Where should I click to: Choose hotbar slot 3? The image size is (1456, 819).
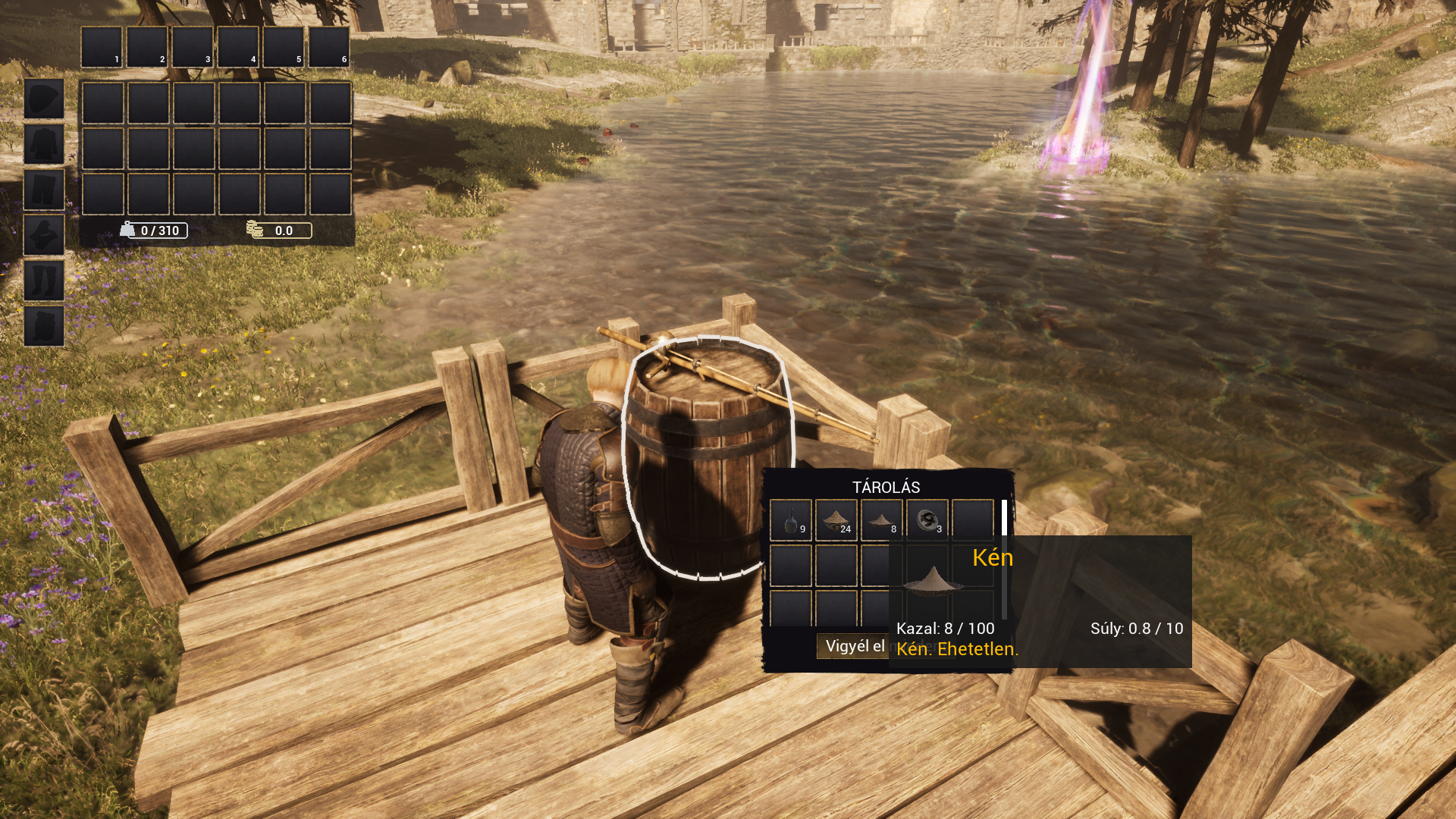click(x=193, y=47)
